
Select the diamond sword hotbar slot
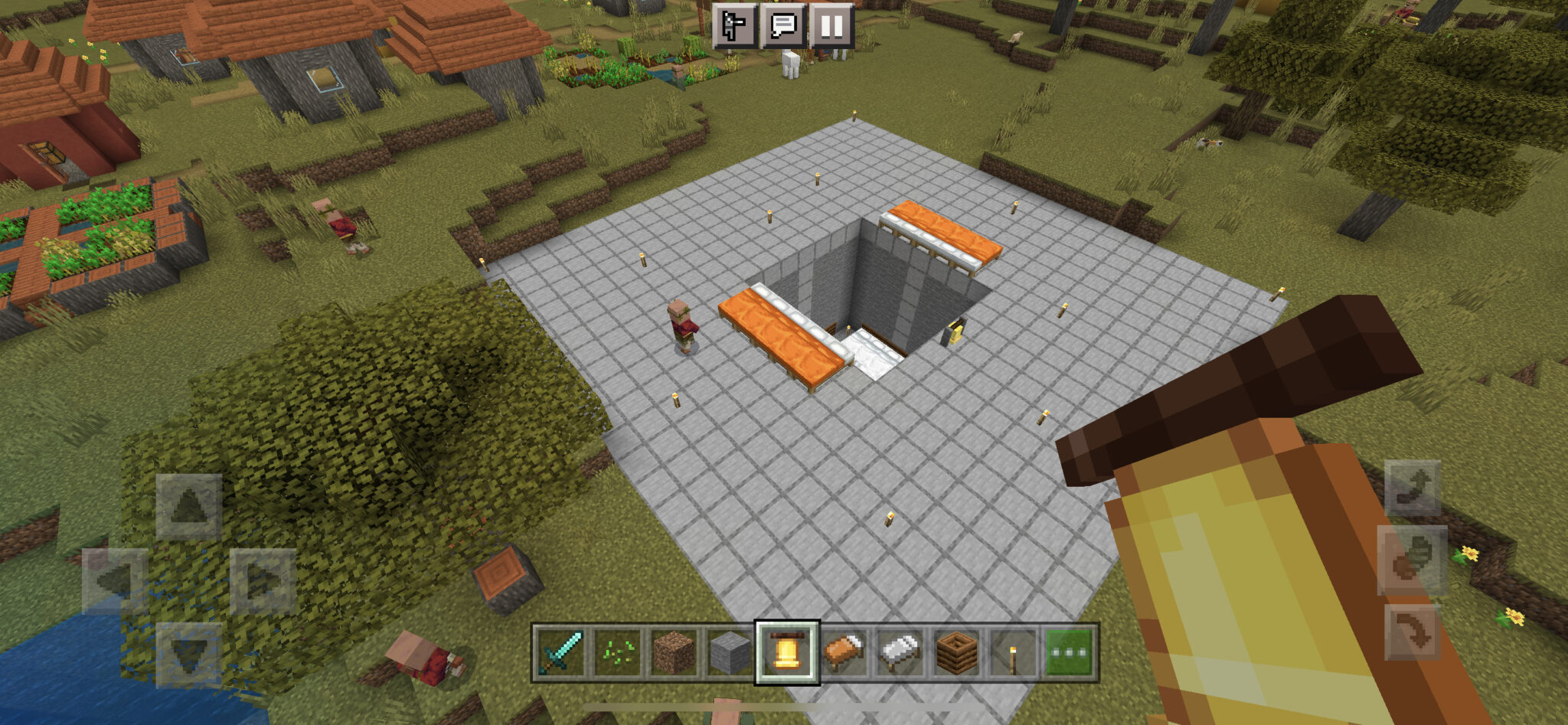[x=560, y=652]
